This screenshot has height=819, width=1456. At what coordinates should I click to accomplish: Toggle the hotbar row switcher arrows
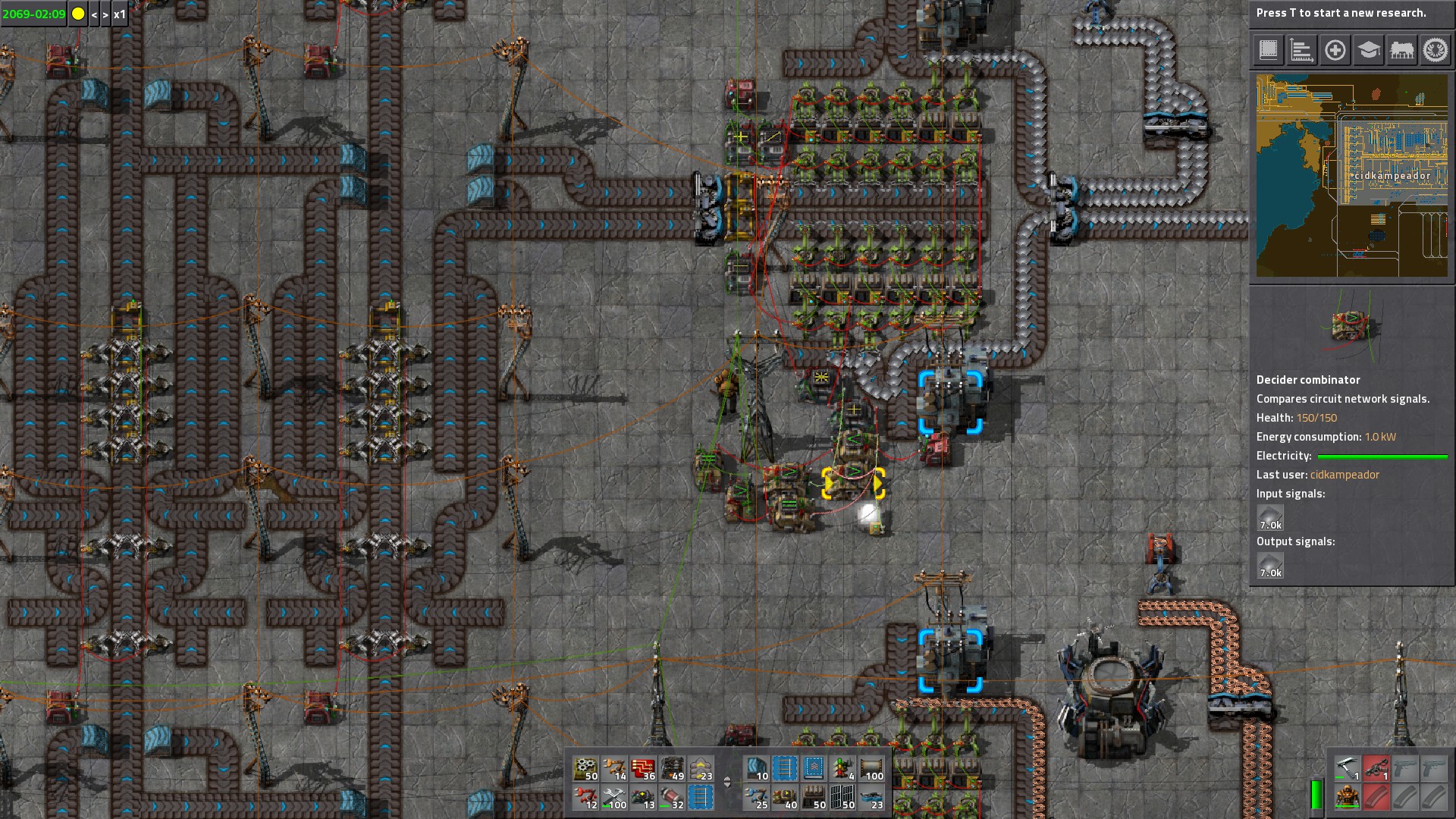tap(727, 783)
